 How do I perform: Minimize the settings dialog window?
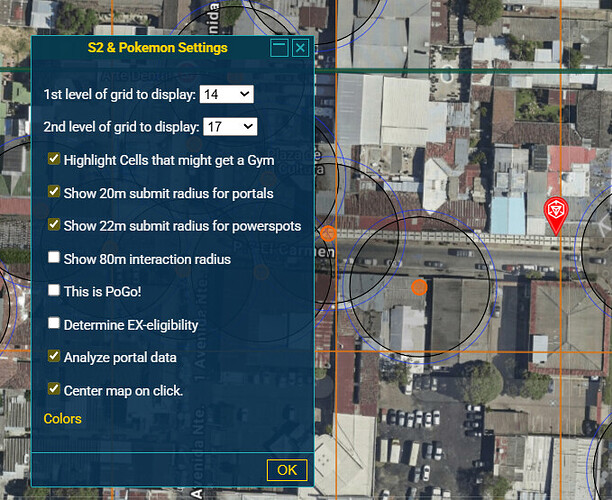tap(279, 48)
